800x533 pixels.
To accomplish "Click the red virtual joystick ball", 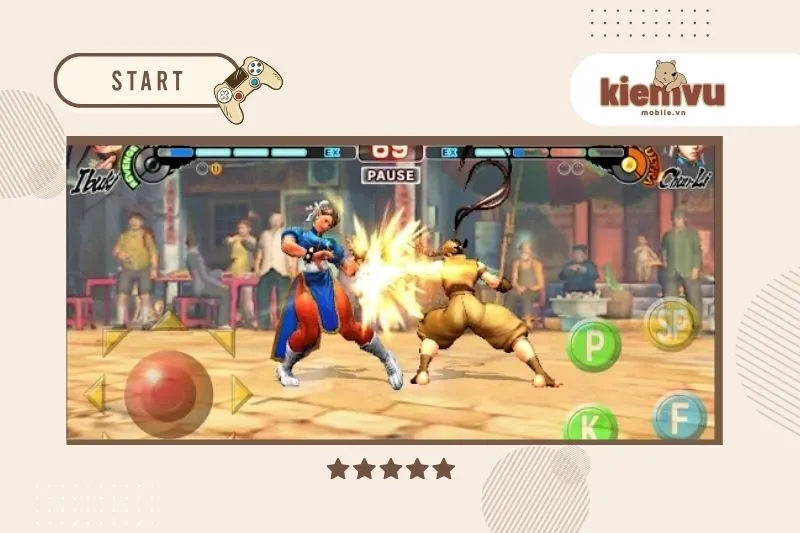I will click(x=168, y=393).
